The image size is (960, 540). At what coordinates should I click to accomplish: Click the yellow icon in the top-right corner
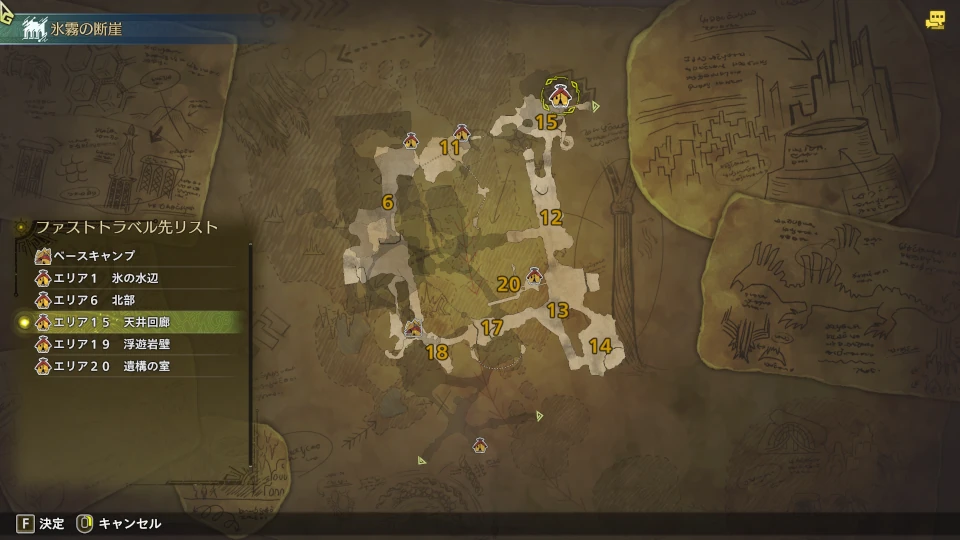click(935, 20)
